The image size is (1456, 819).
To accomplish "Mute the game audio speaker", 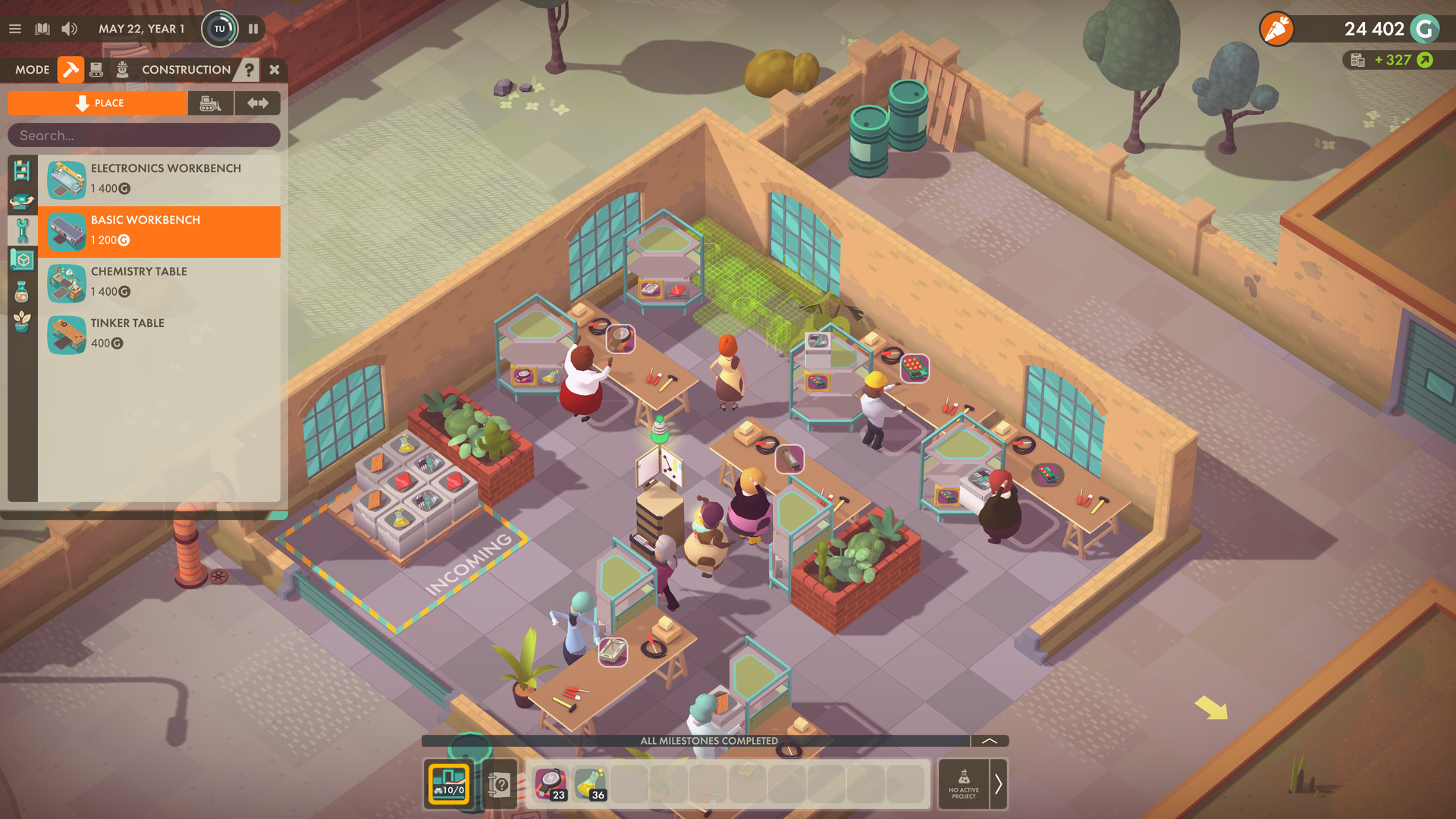I will [x=70, y=29].
